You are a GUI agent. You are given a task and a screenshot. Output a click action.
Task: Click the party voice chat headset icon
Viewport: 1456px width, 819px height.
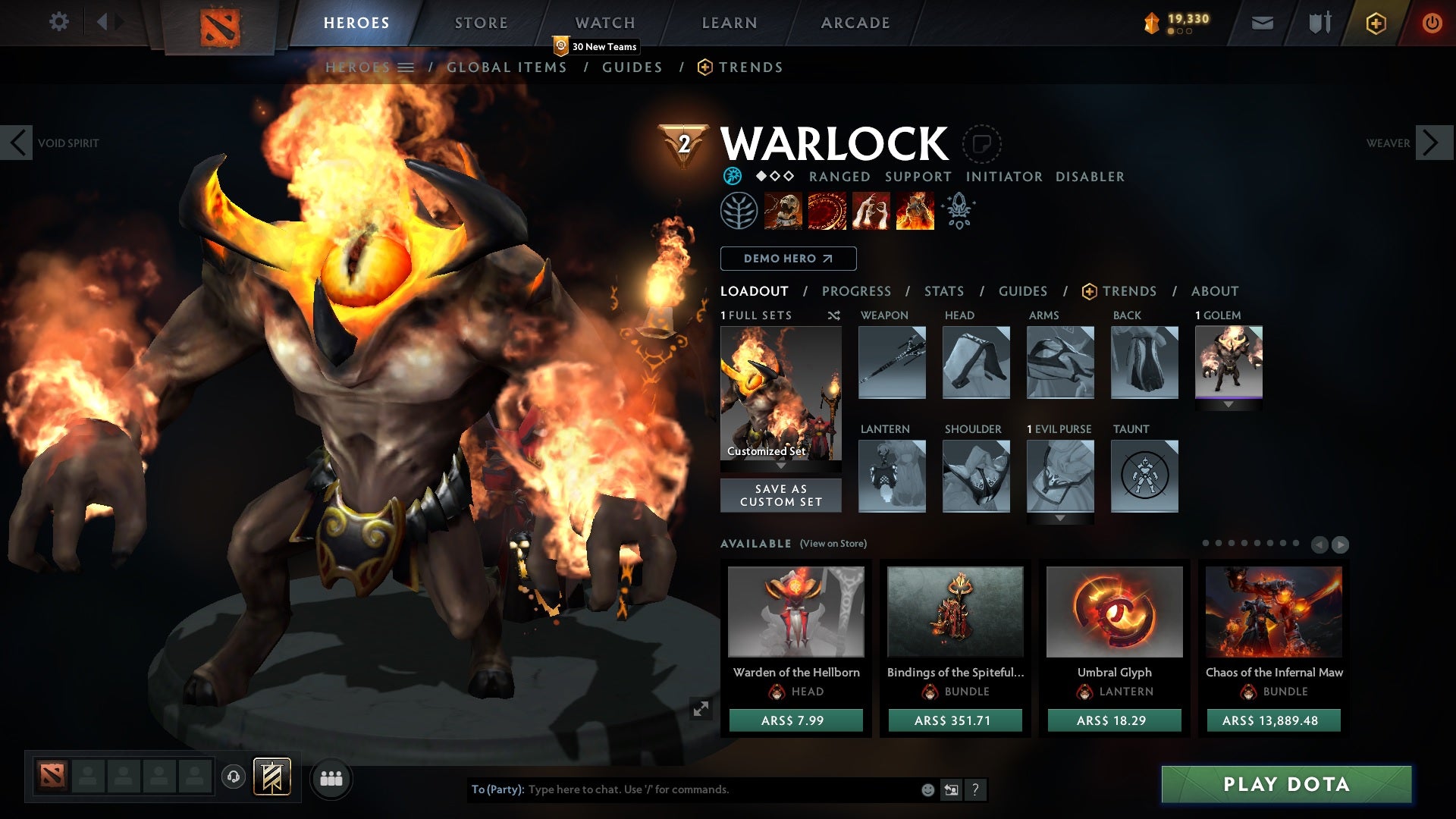(x=233, y=778)
